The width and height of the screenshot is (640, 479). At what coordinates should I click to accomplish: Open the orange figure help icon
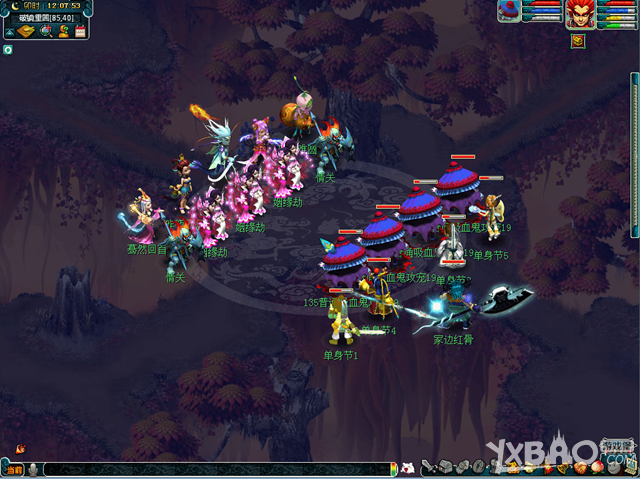(x=62, y=31)
